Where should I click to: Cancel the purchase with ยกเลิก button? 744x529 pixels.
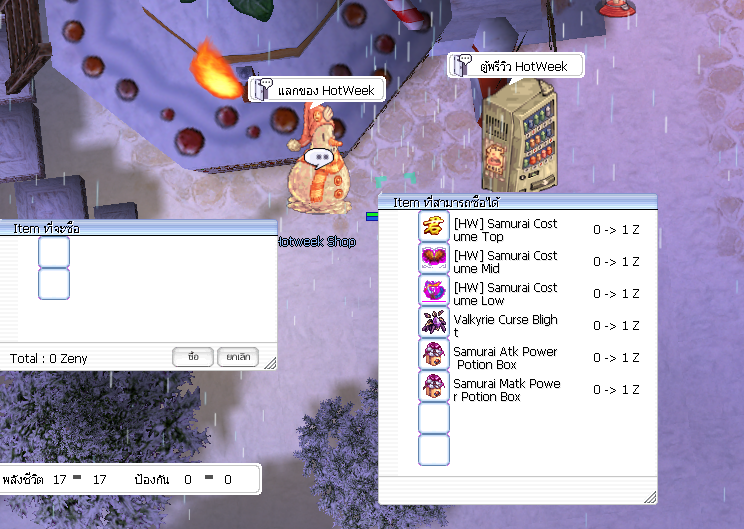236,357
